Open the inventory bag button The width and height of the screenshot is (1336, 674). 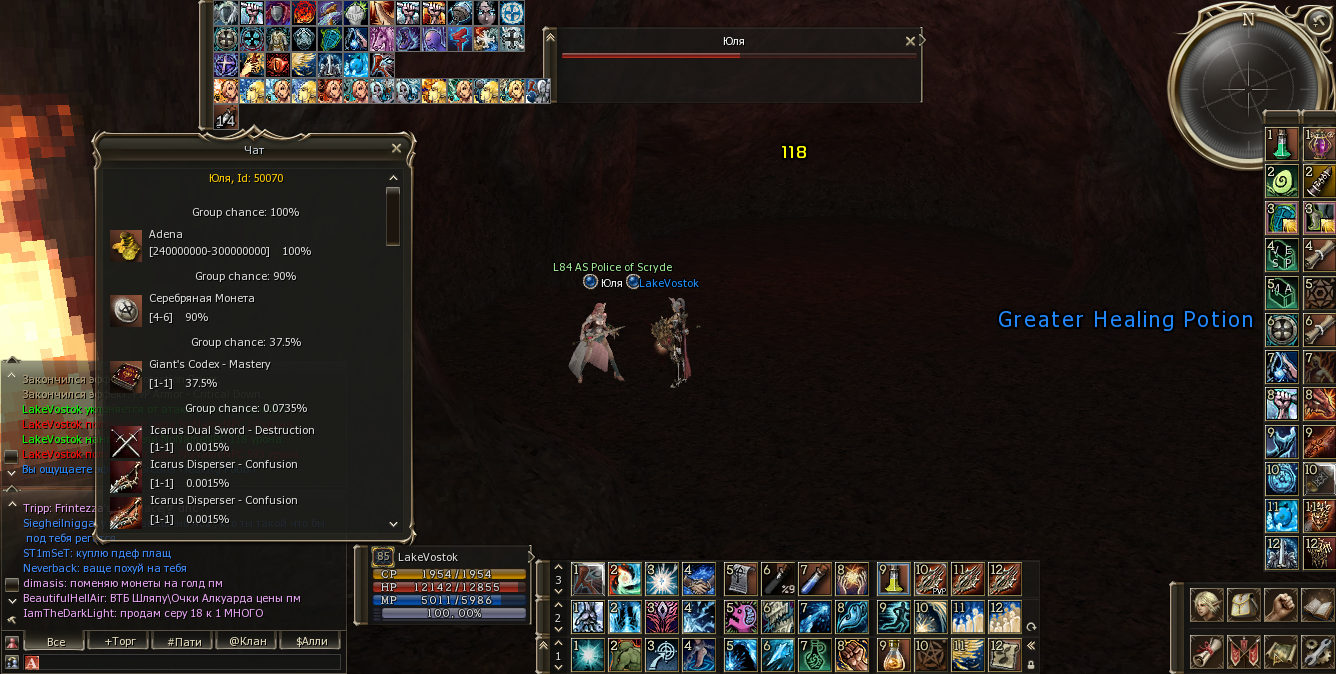[x=1245, y=606]
